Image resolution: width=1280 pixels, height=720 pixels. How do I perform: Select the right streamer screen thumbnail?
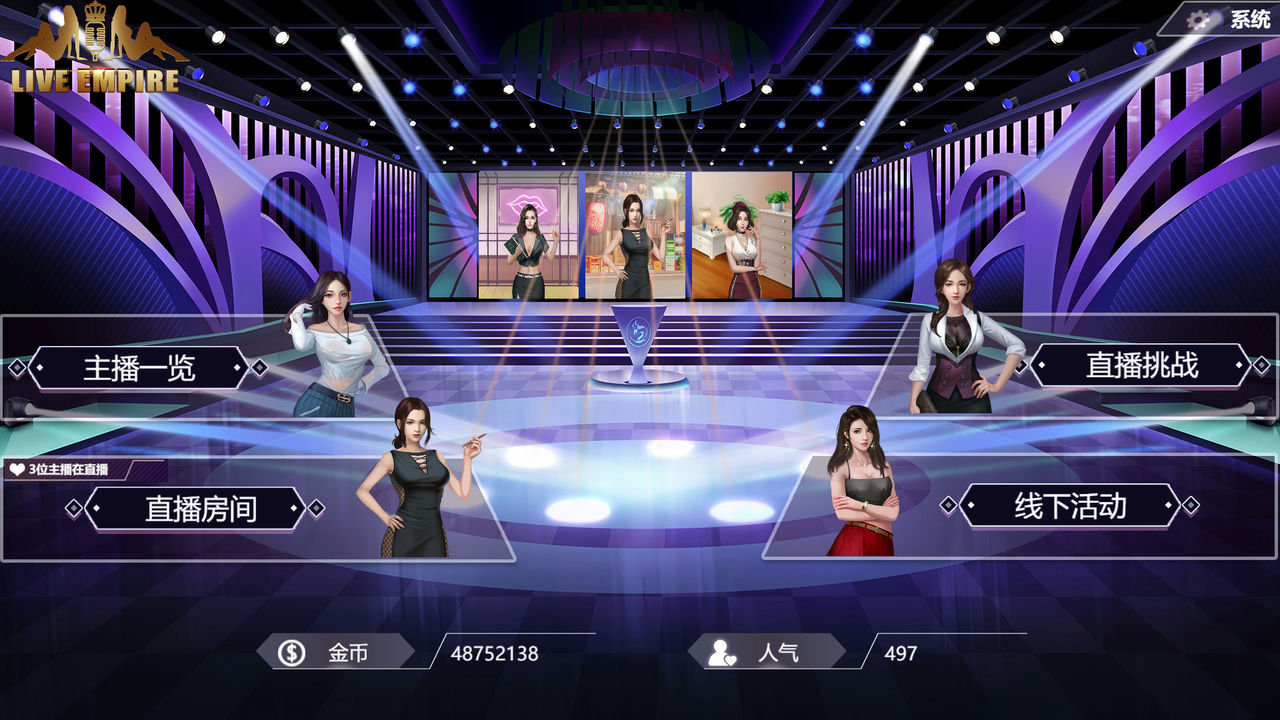click(743, 235)
